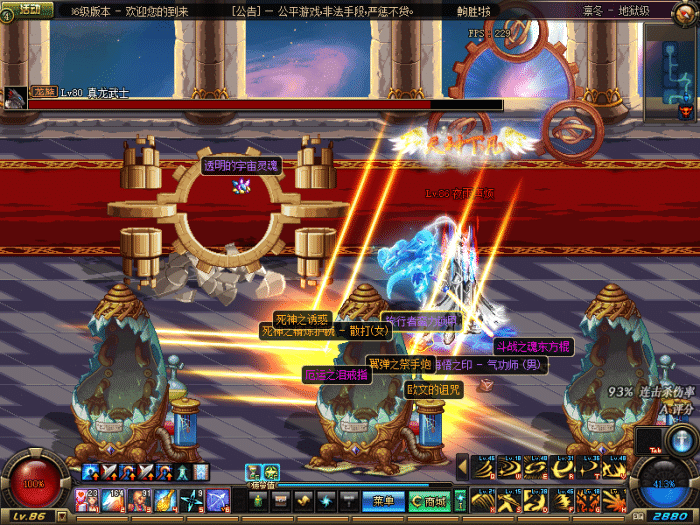
Task: Click the dungeon minimap
Action: click(x=671, y=67)
